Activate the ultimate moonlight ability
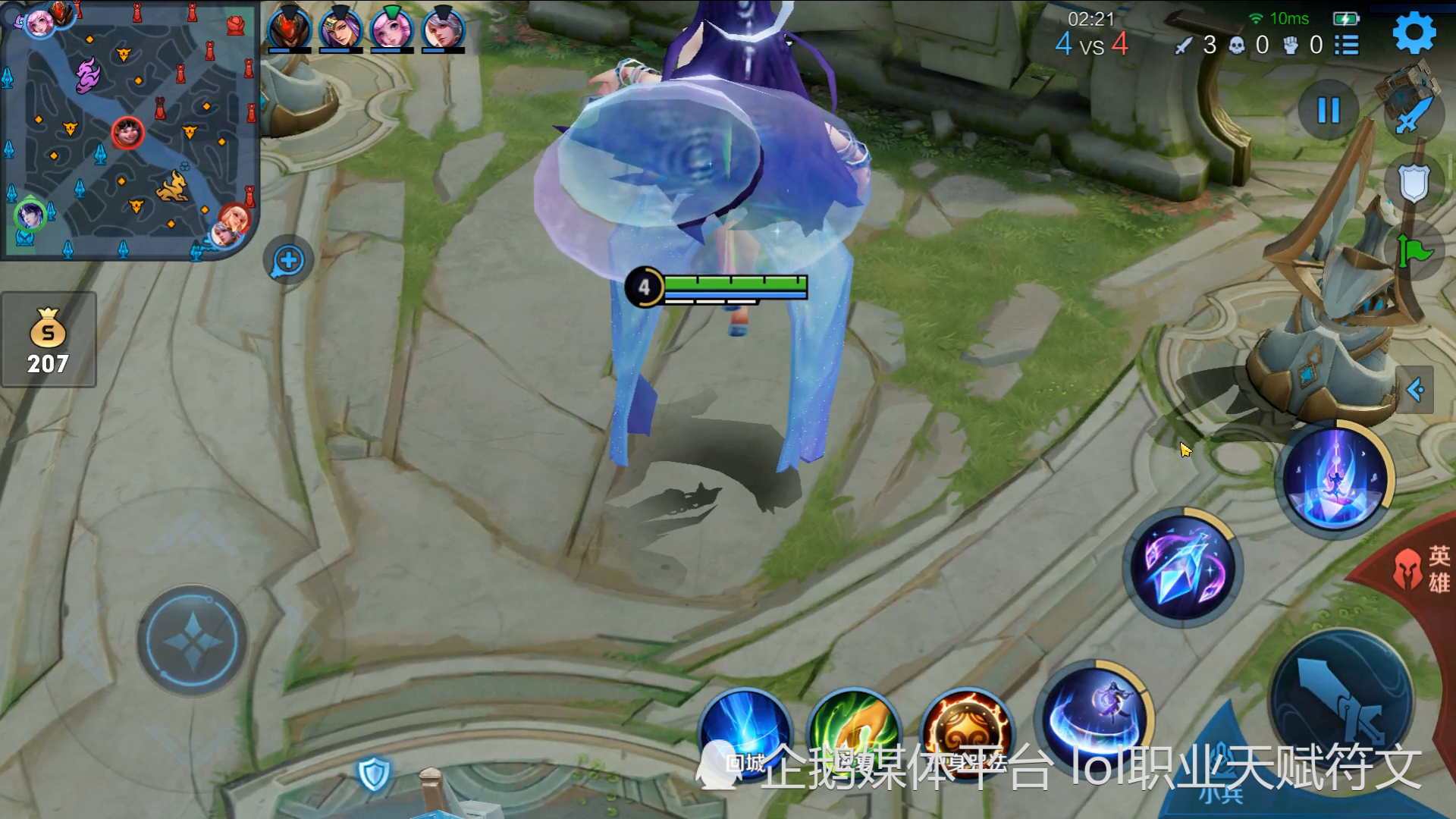Image resolution: width=1456 pixels, height=819 pixels. (x=1335, y=479)
